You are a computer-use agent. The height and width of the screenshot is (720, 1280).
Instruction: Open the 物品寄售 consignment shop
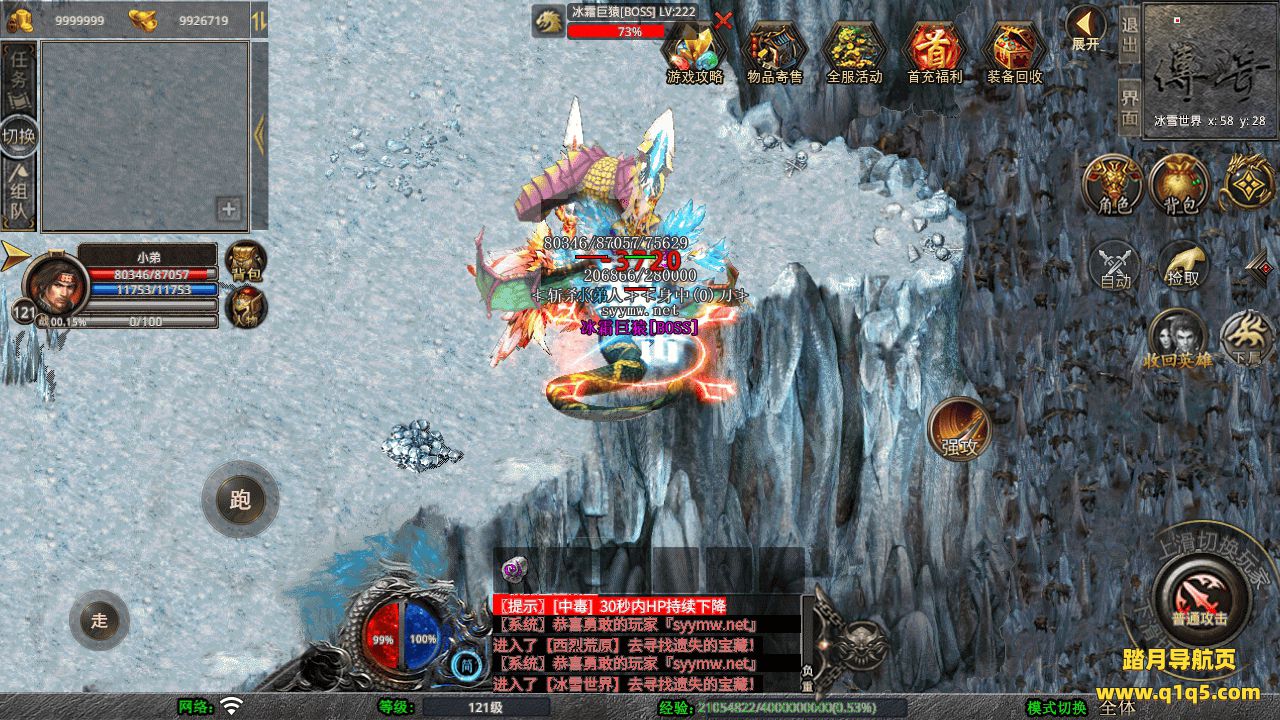[775, 50]
